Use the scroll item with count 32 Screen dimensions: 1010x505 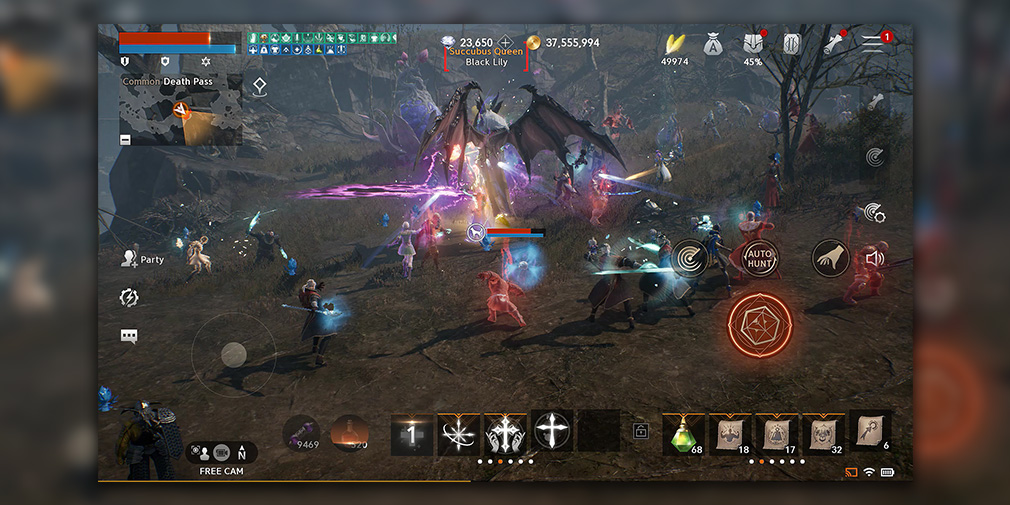(823, 432)
